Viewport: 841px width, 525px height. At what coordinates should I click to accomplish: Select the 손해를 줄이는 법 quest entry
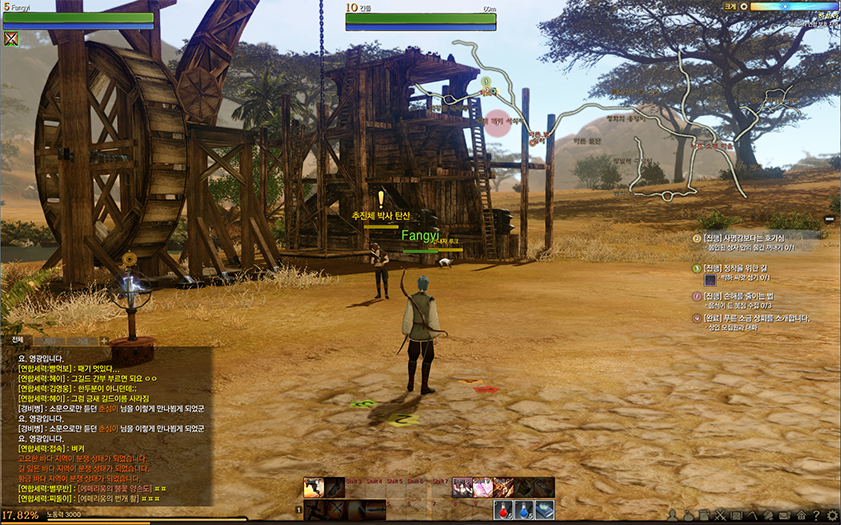coord(750,296)
